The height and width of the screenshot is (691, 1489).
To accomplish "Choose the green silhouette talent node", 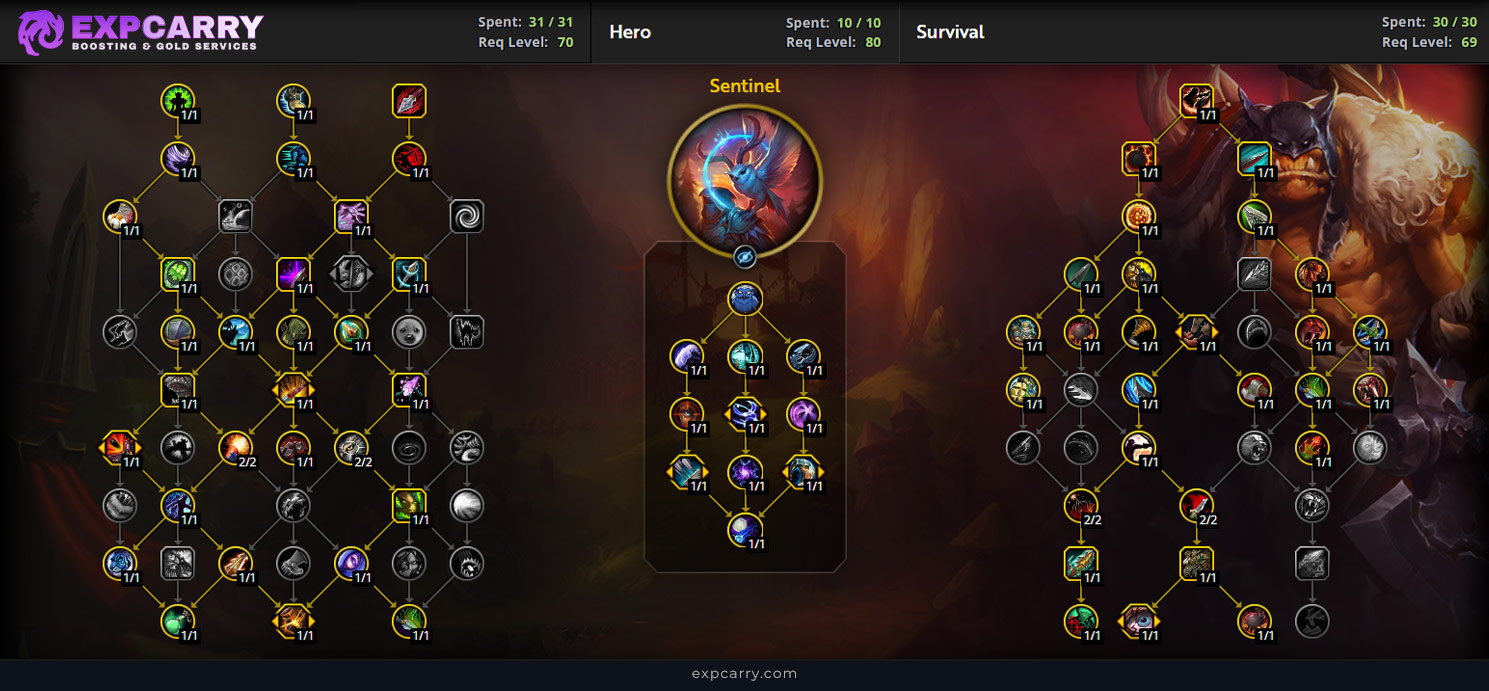I will (178, 100).
